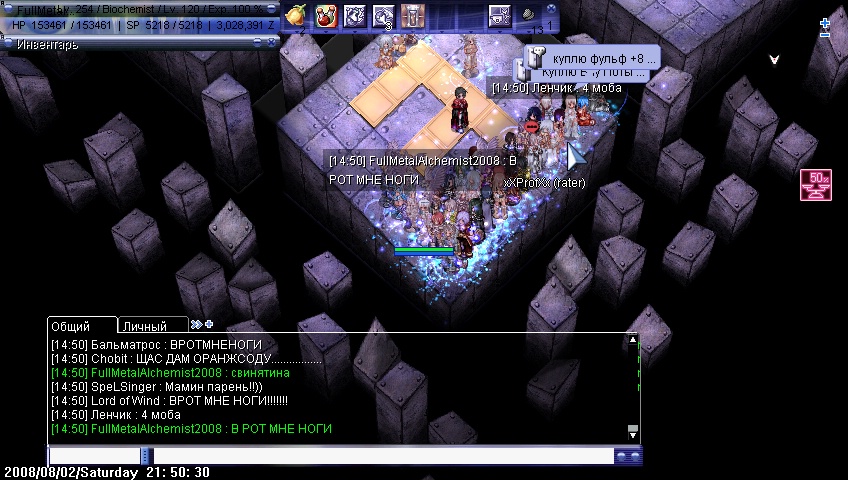Image resolution: width=848 pixels, height=480 pixels.
Task: Use the grey stone item slot
Action: point(527,15)
